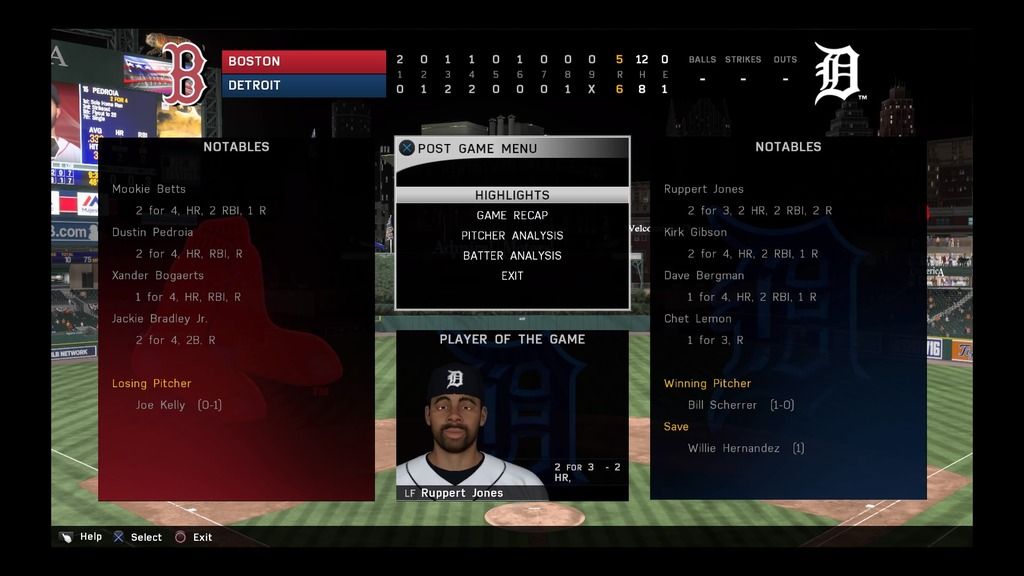Image resolution: width=1024 pixels, height=576 pixels.
Task: Choose Pitcher Analysis from the menu
Action: [x=512, y=235]
